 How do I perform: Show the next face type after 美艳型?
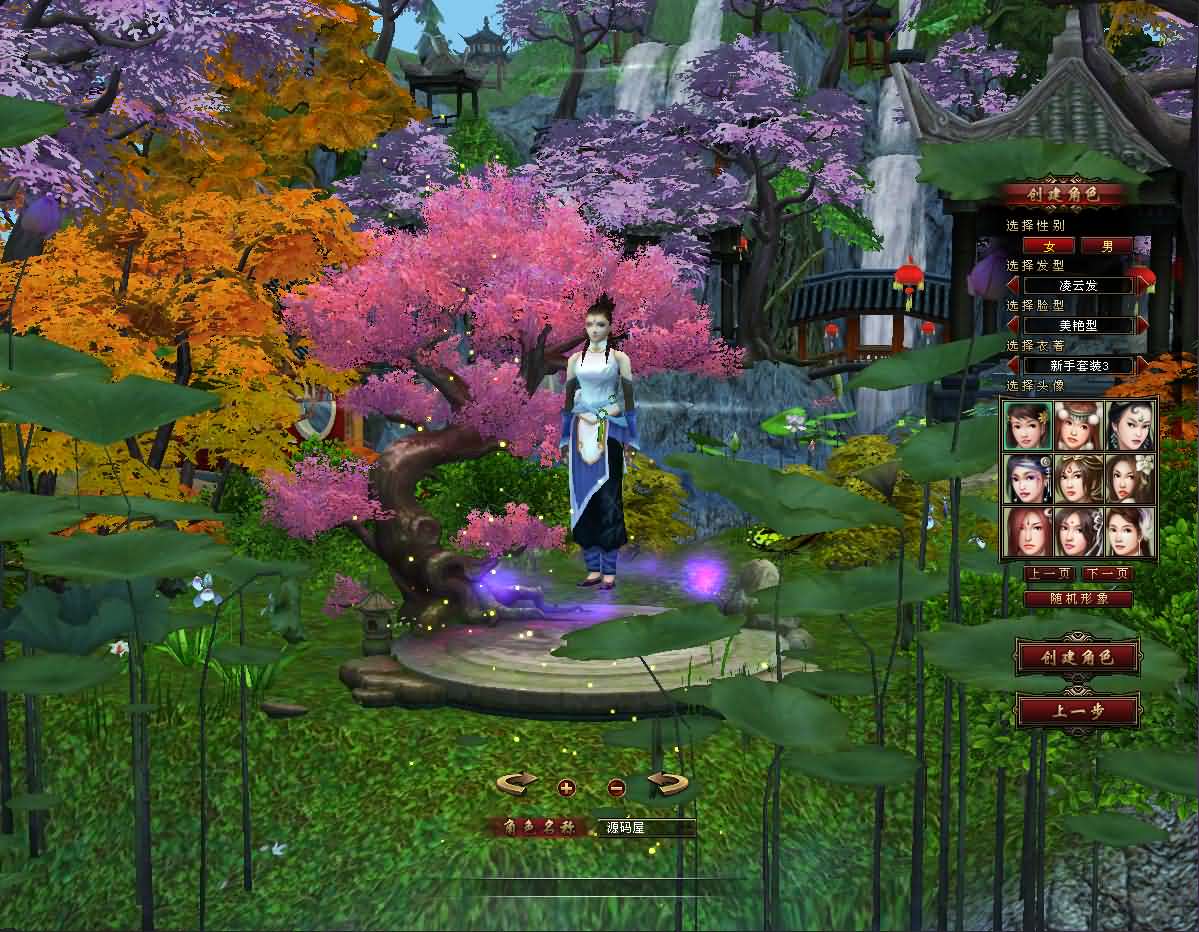point(1142,325)
